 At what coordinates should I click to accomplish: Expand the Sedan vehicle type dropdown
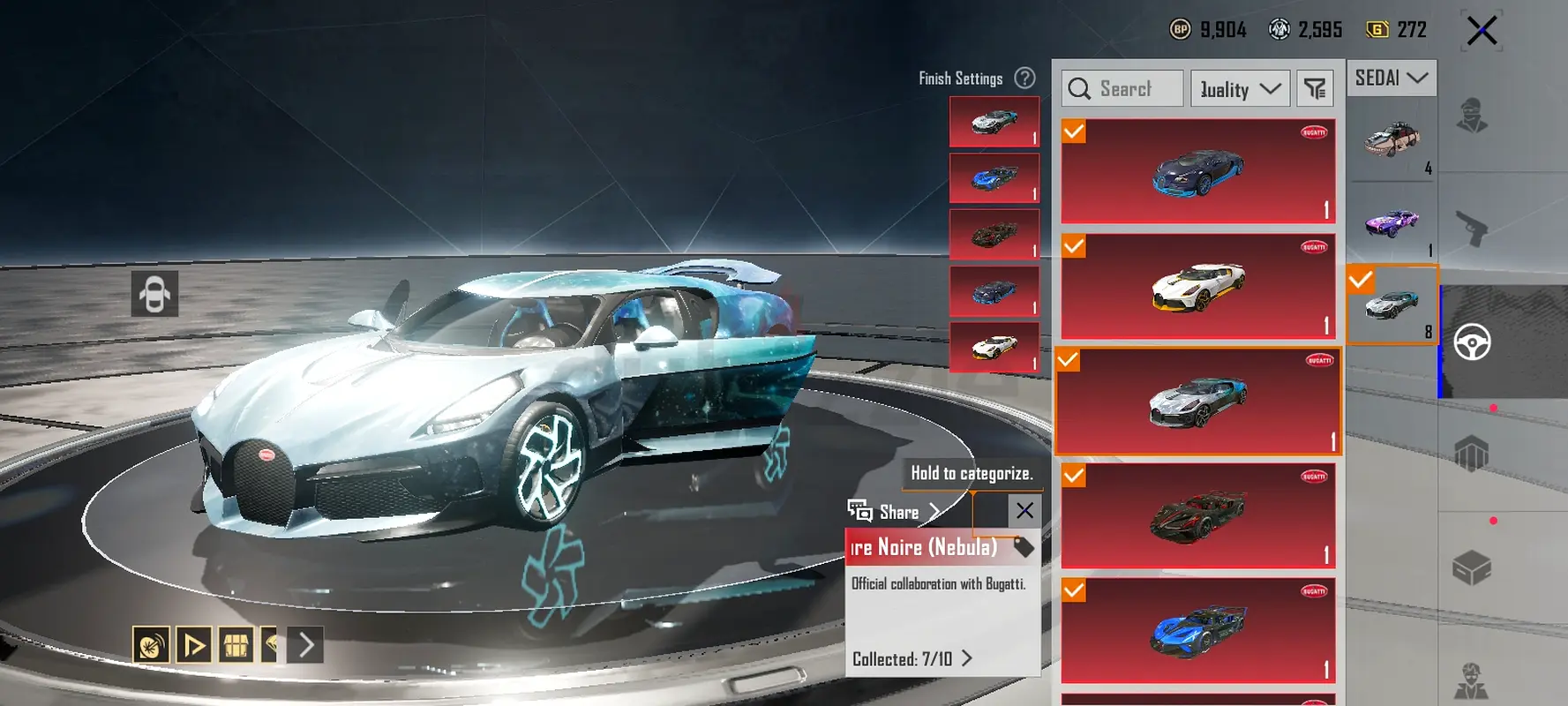tap(1391, 79)
